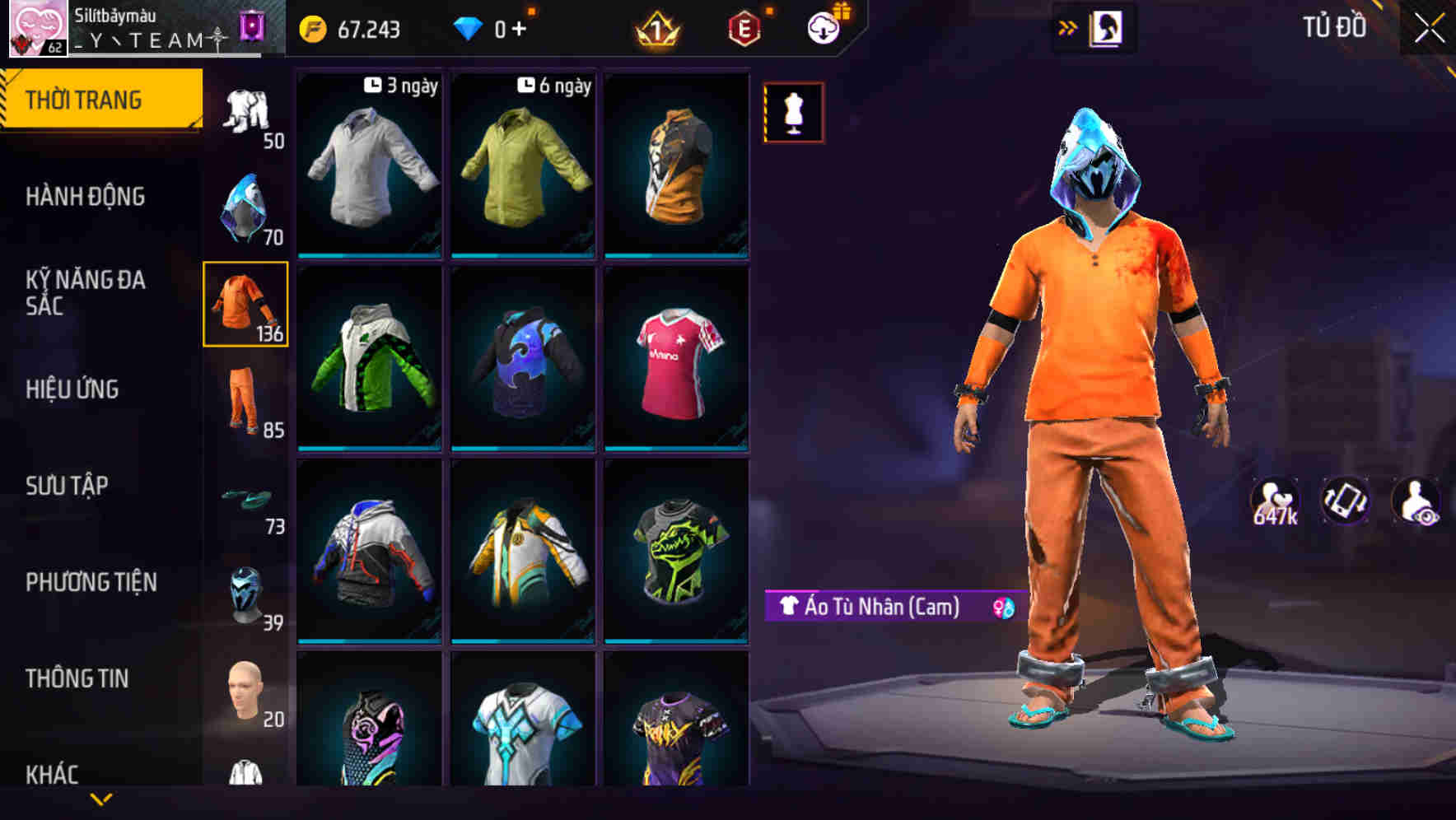Toggle the mannequin display icon
Screen dimensions: 1456x820
(x=793, y=112)
